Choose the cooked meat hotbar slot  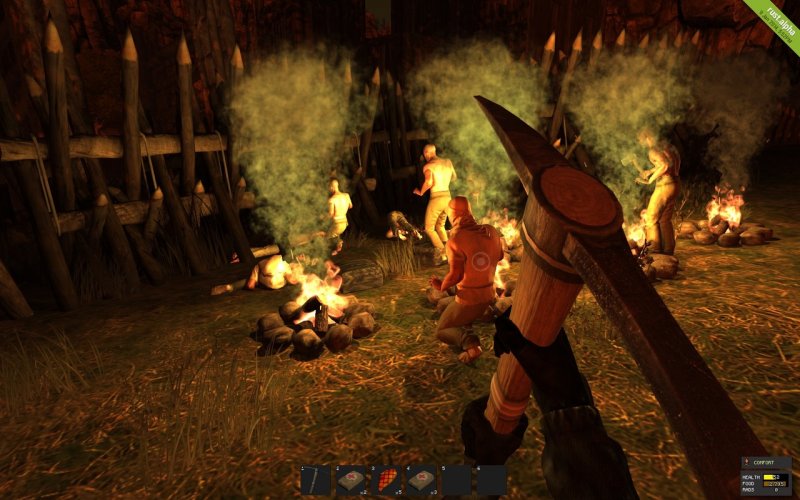(385, 480)
